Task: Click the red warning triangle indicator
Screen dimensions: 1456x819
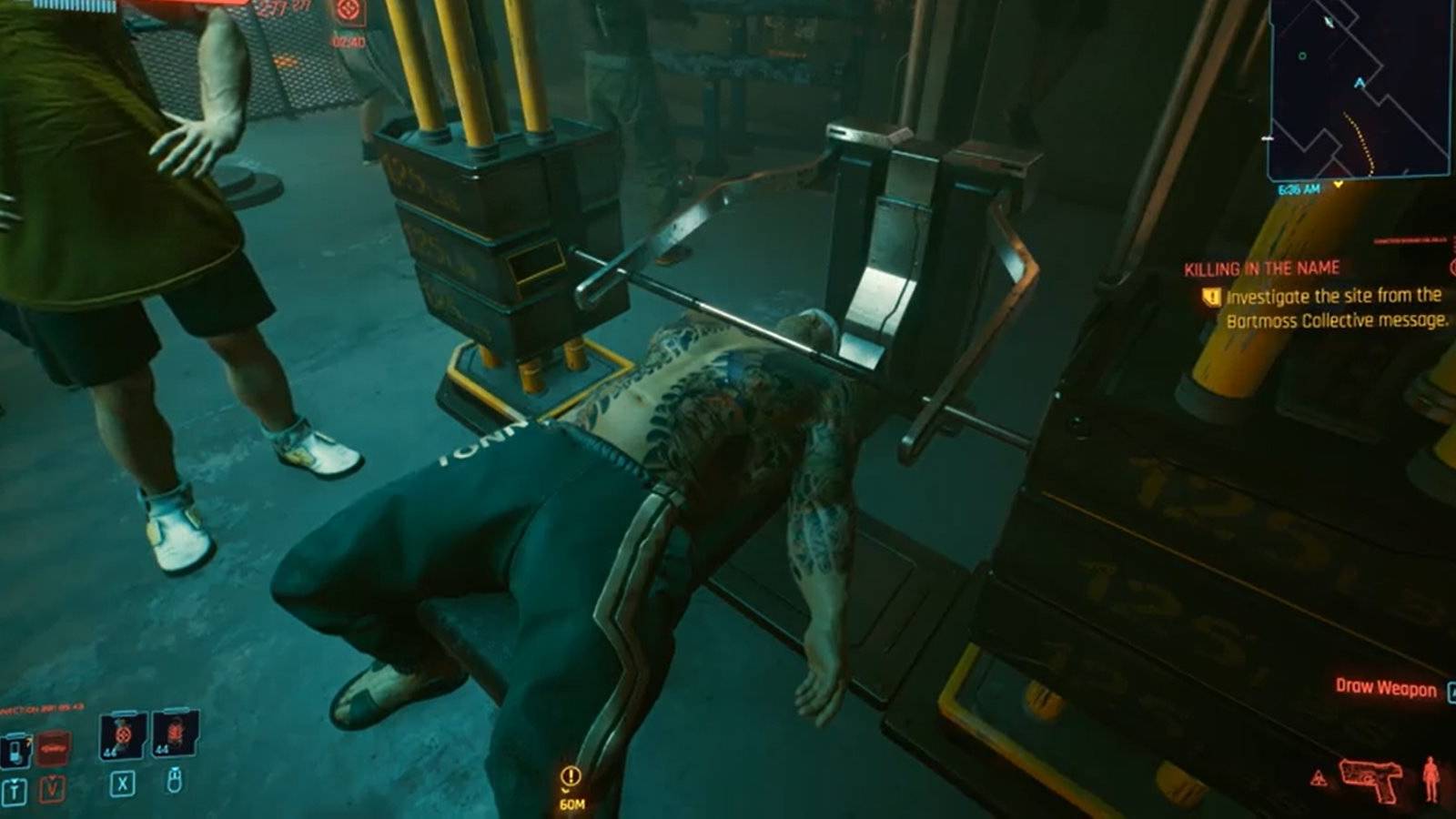Action: tap(1319, 776)
